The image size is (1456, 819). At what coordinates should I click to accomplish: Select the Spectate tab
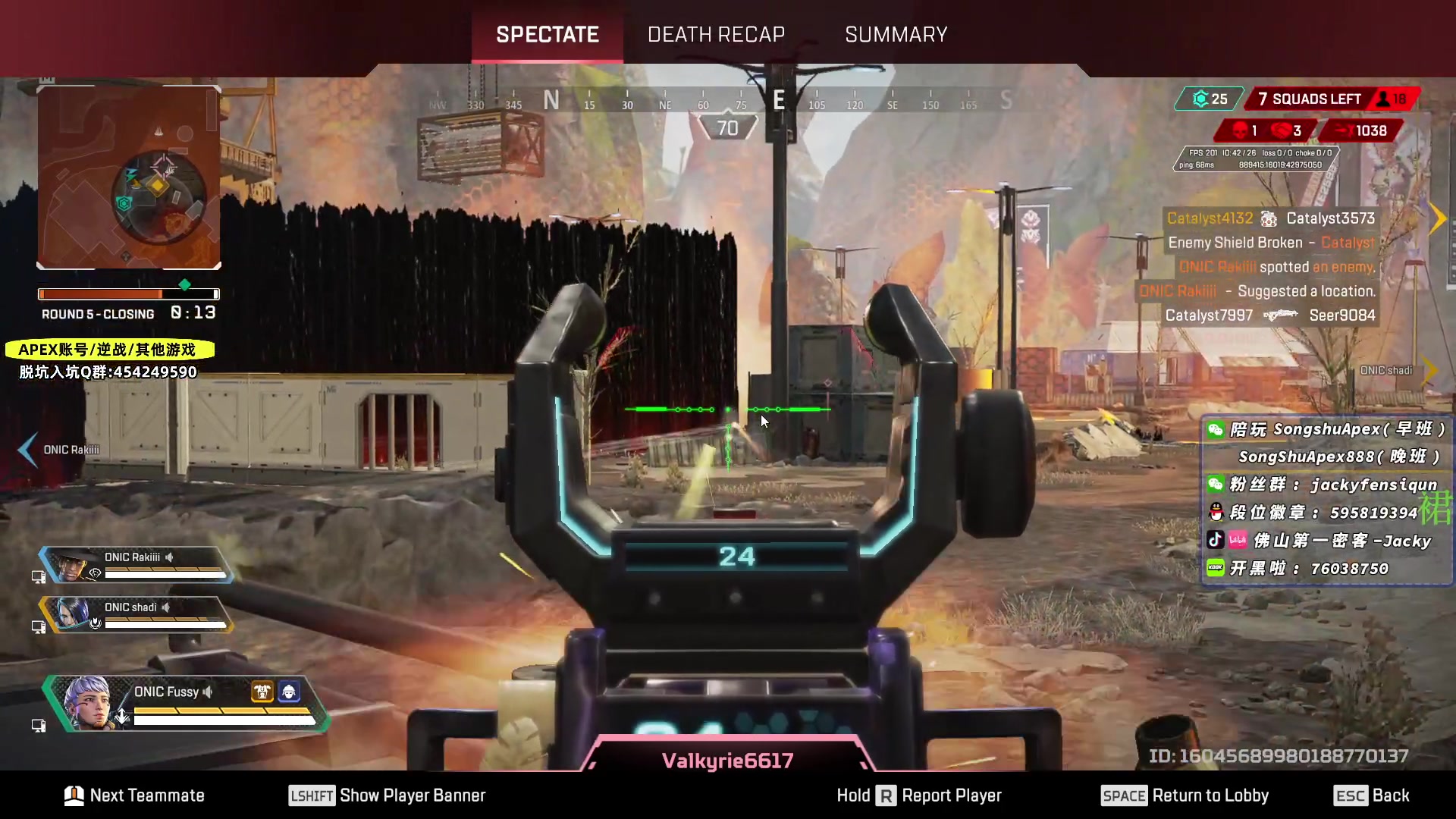click(547, 35)
